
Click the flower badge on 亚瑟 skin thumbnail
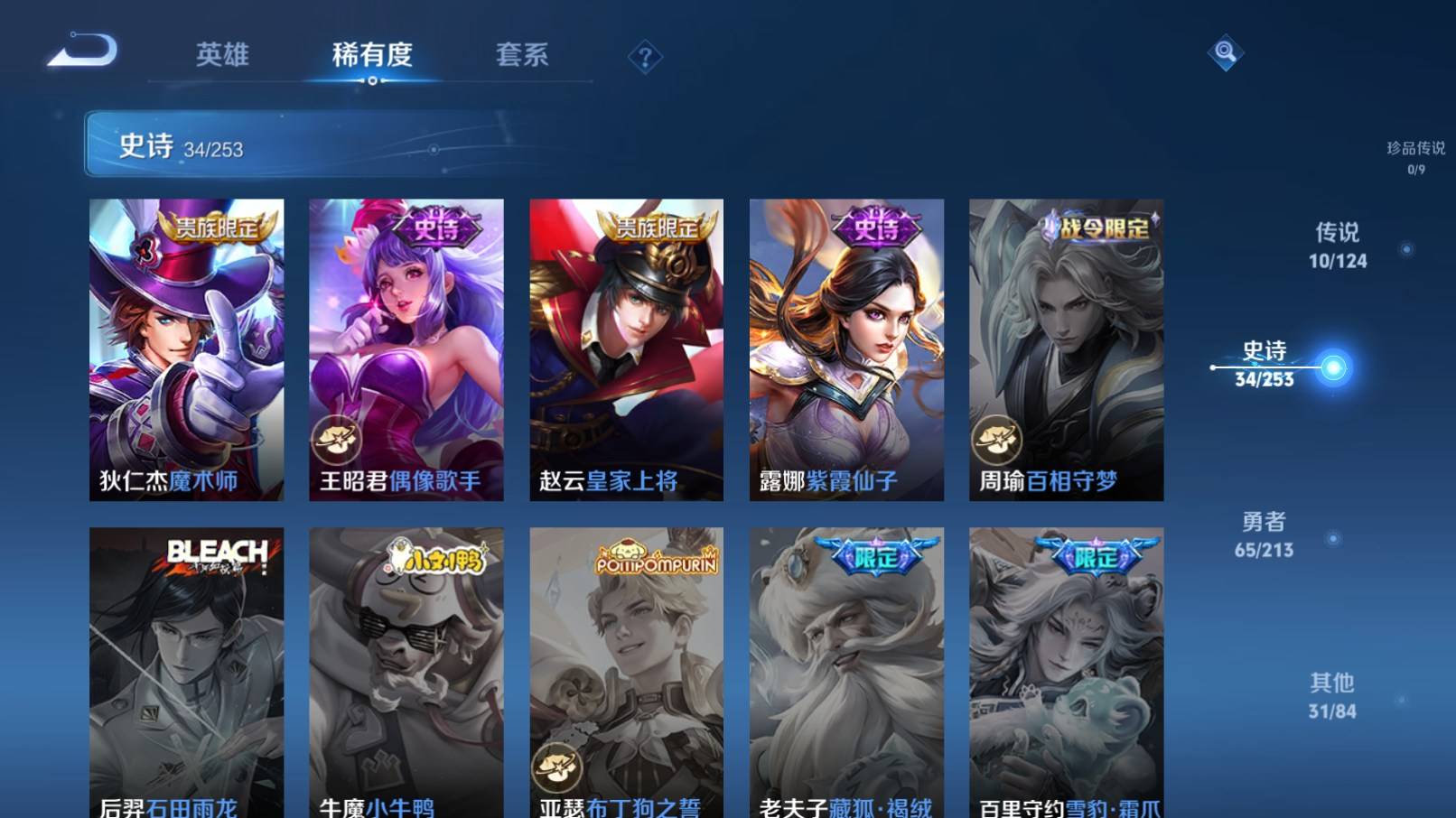pos(555,769)
